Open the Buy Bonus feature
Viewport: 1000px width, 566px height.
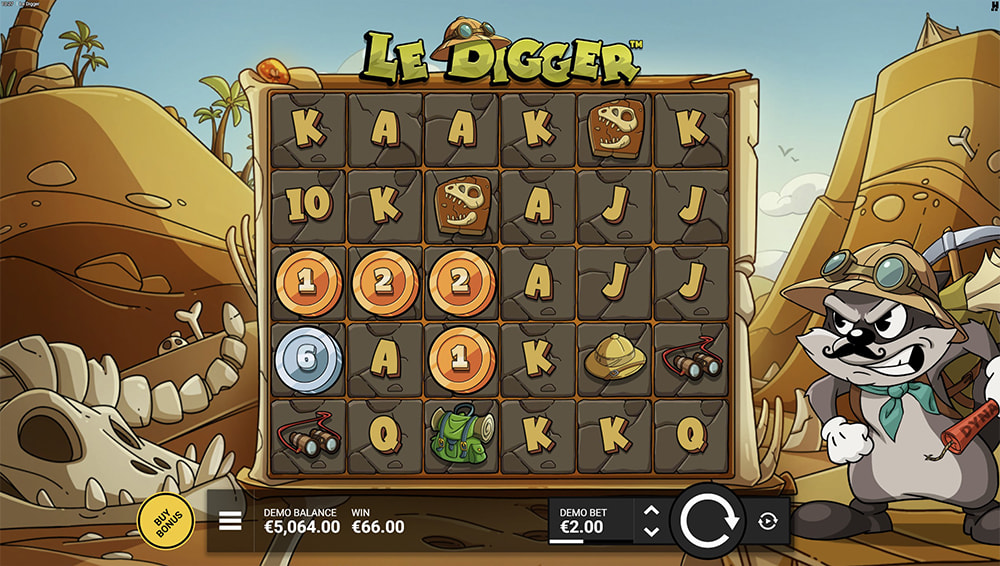165,520
